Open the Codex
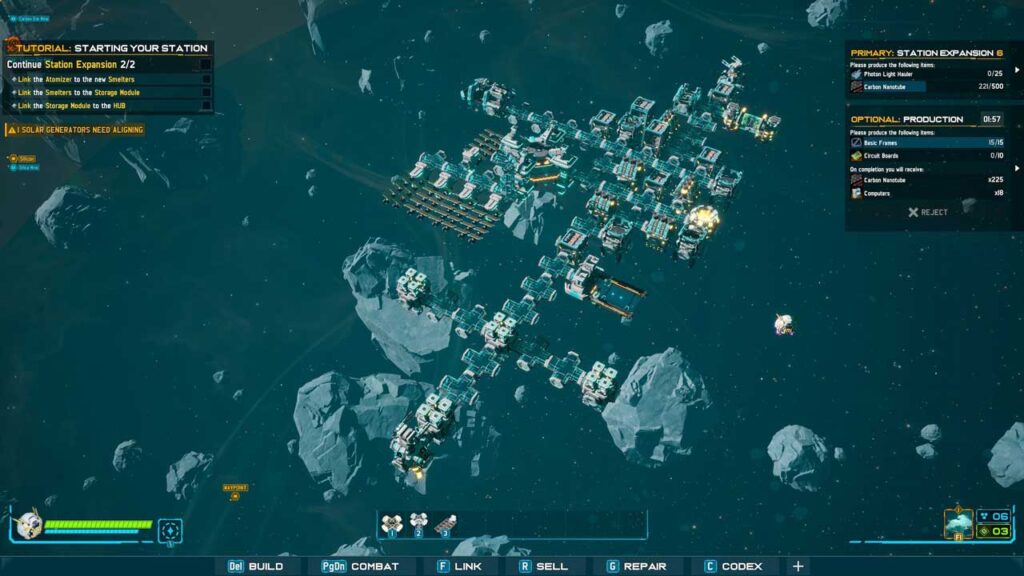 732,566
